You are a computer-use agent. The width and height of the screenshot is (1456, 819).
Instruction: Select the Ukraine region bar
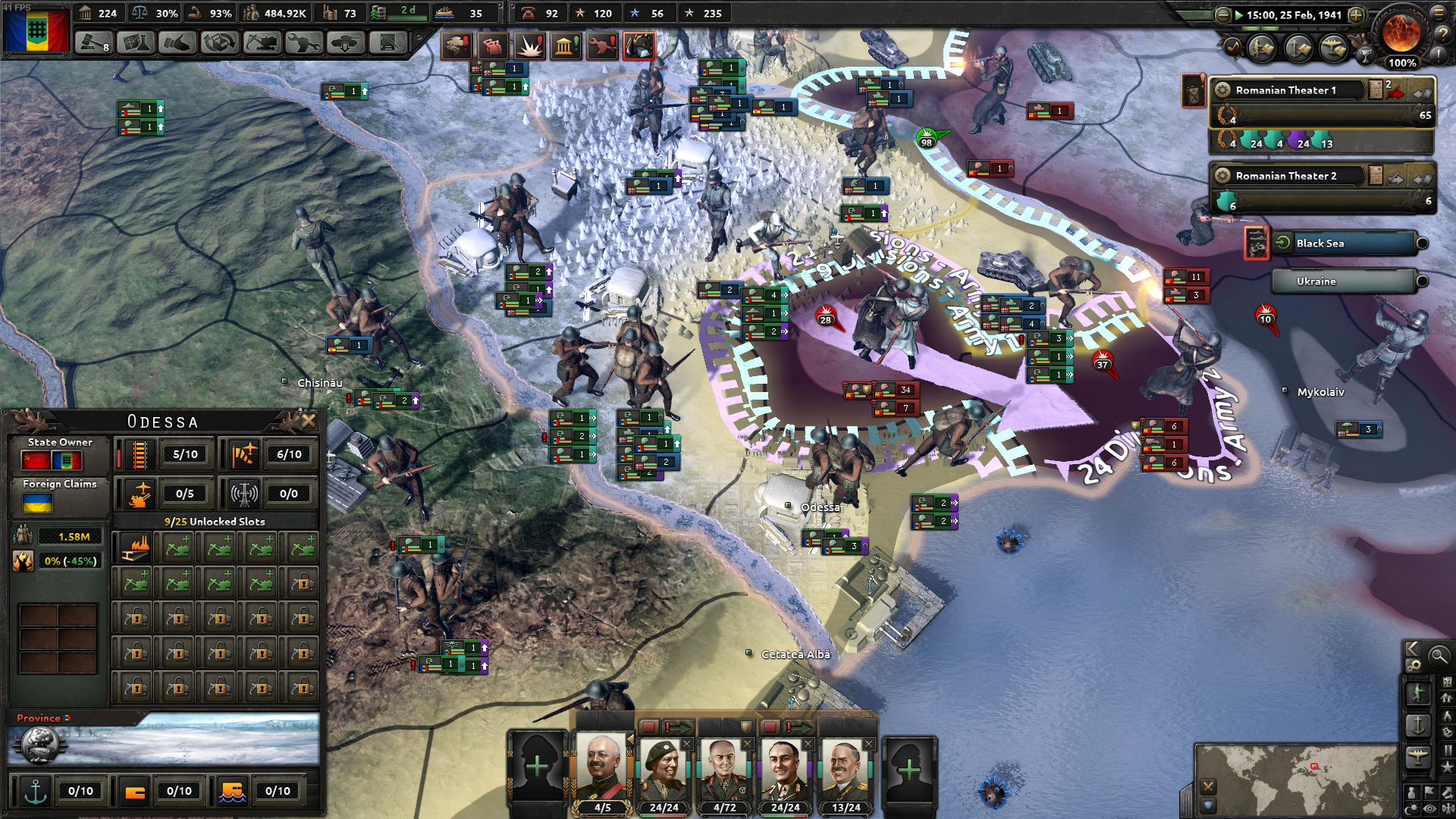point(1342,281)
